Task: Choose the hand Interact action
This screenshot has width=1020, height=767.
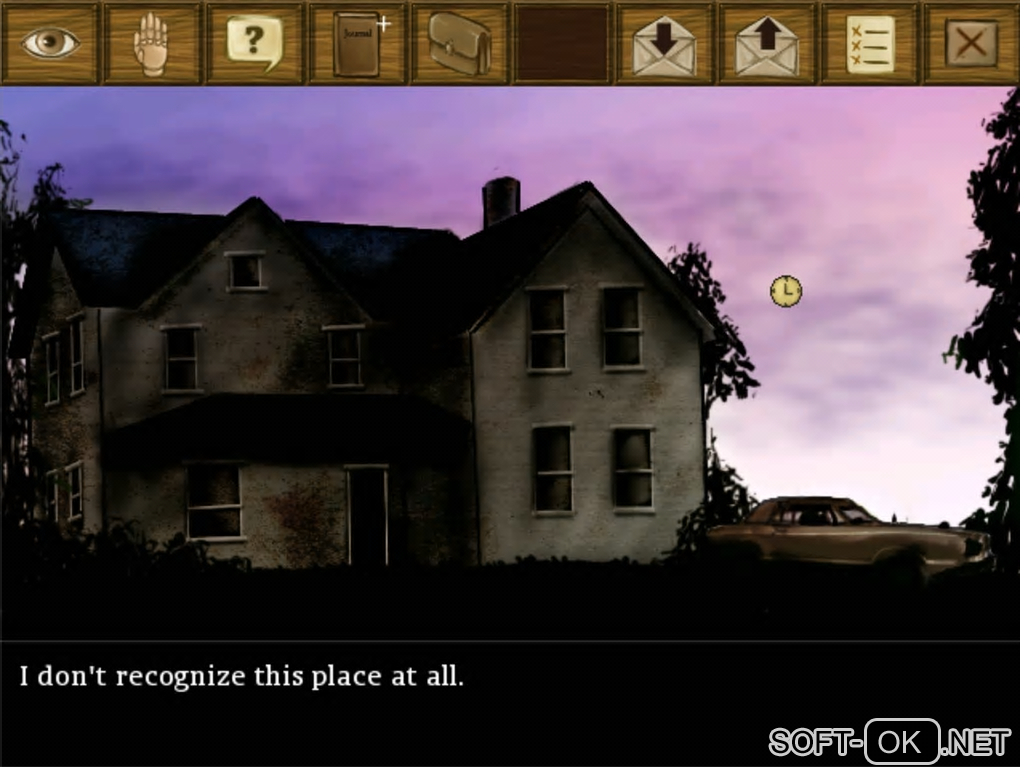Action: (152, 43)
